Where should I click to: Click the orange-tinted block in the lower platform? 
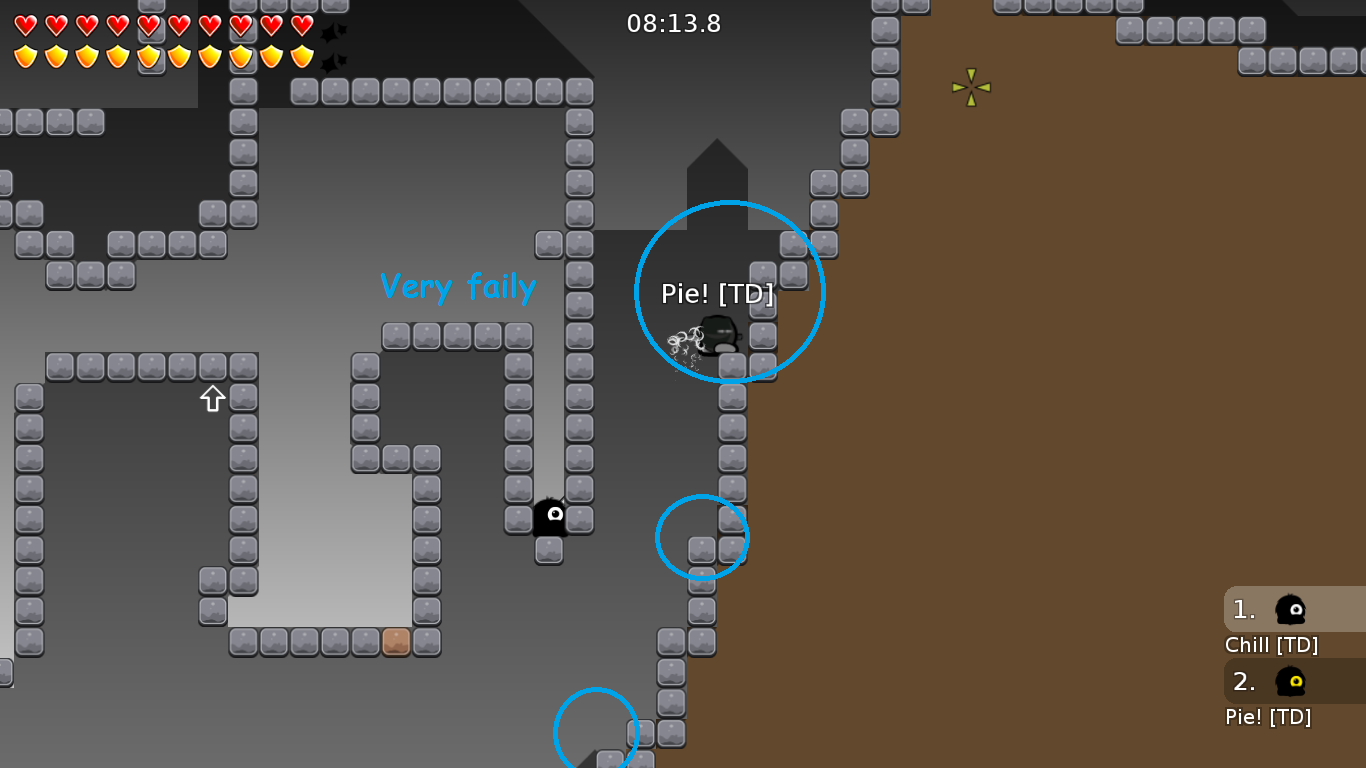click(396, 643)
